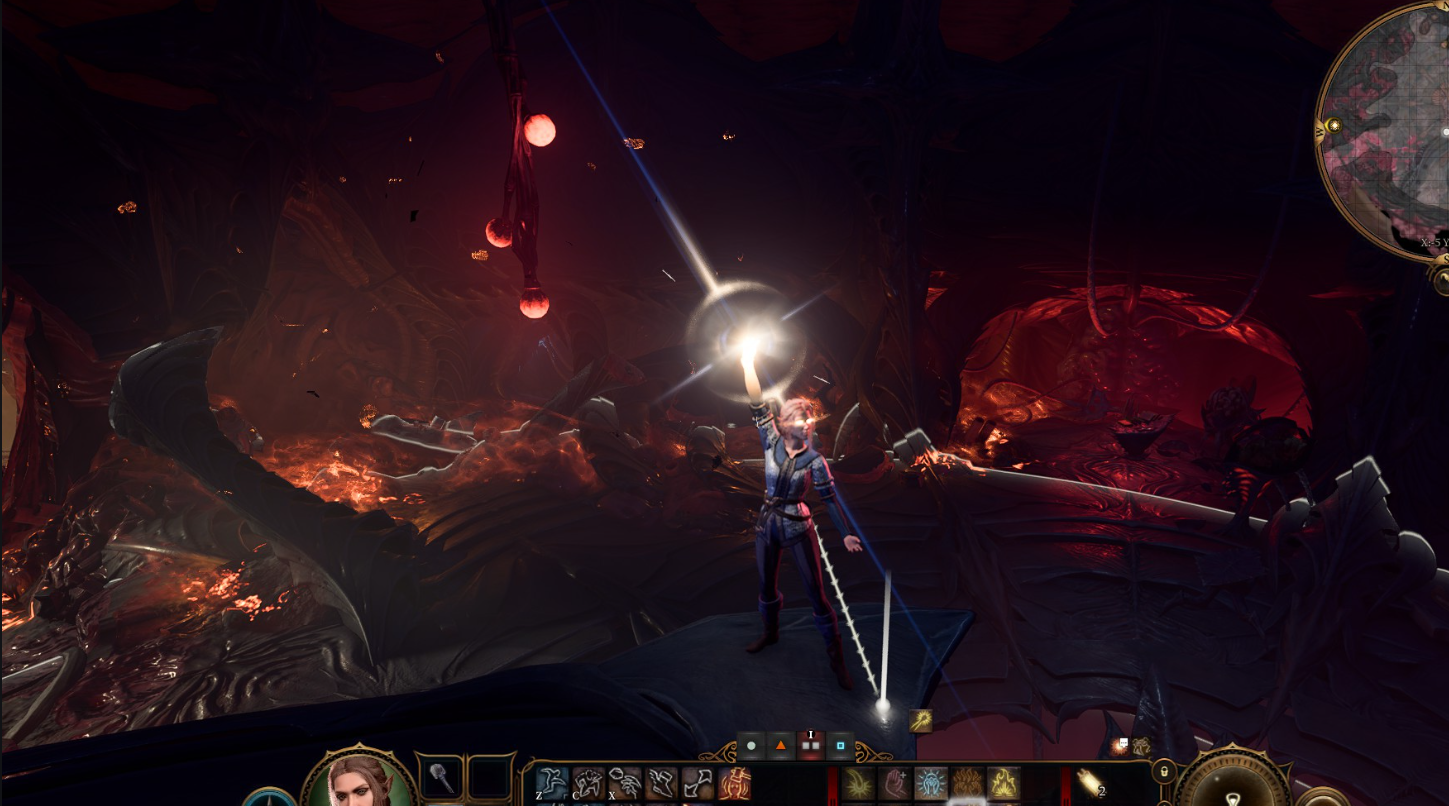Select the blue square hotbar filter
This screenshot has width=1449, height=806.
click(841, 745)
